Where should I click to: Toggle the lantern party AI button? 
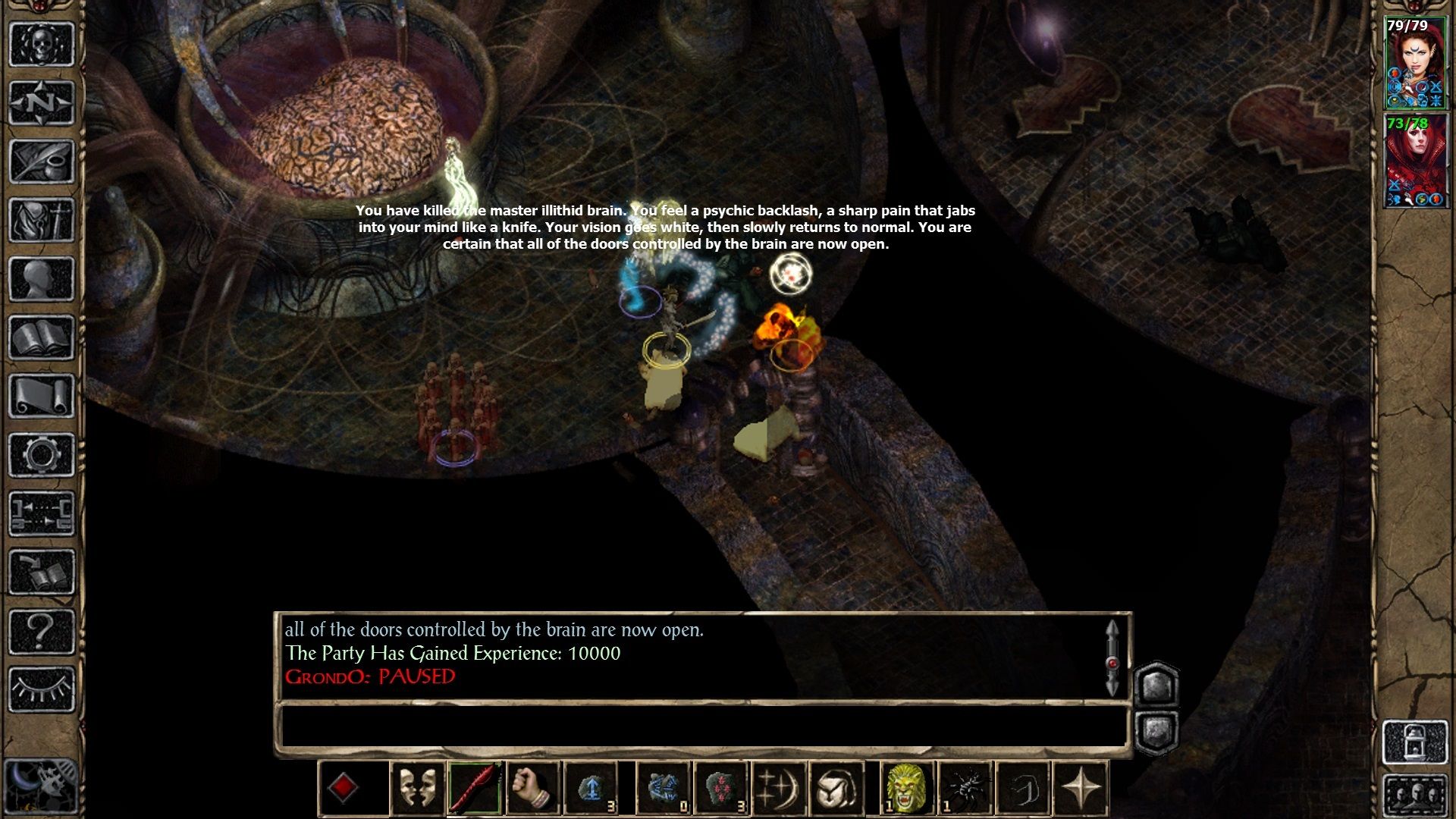(1415, 742)
